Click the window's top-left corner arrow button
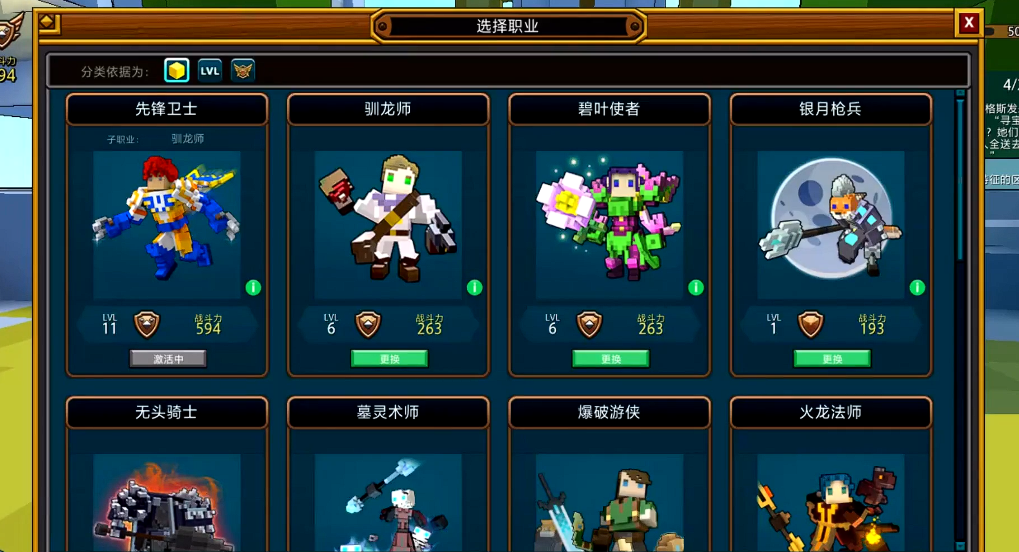 [48, 22]
